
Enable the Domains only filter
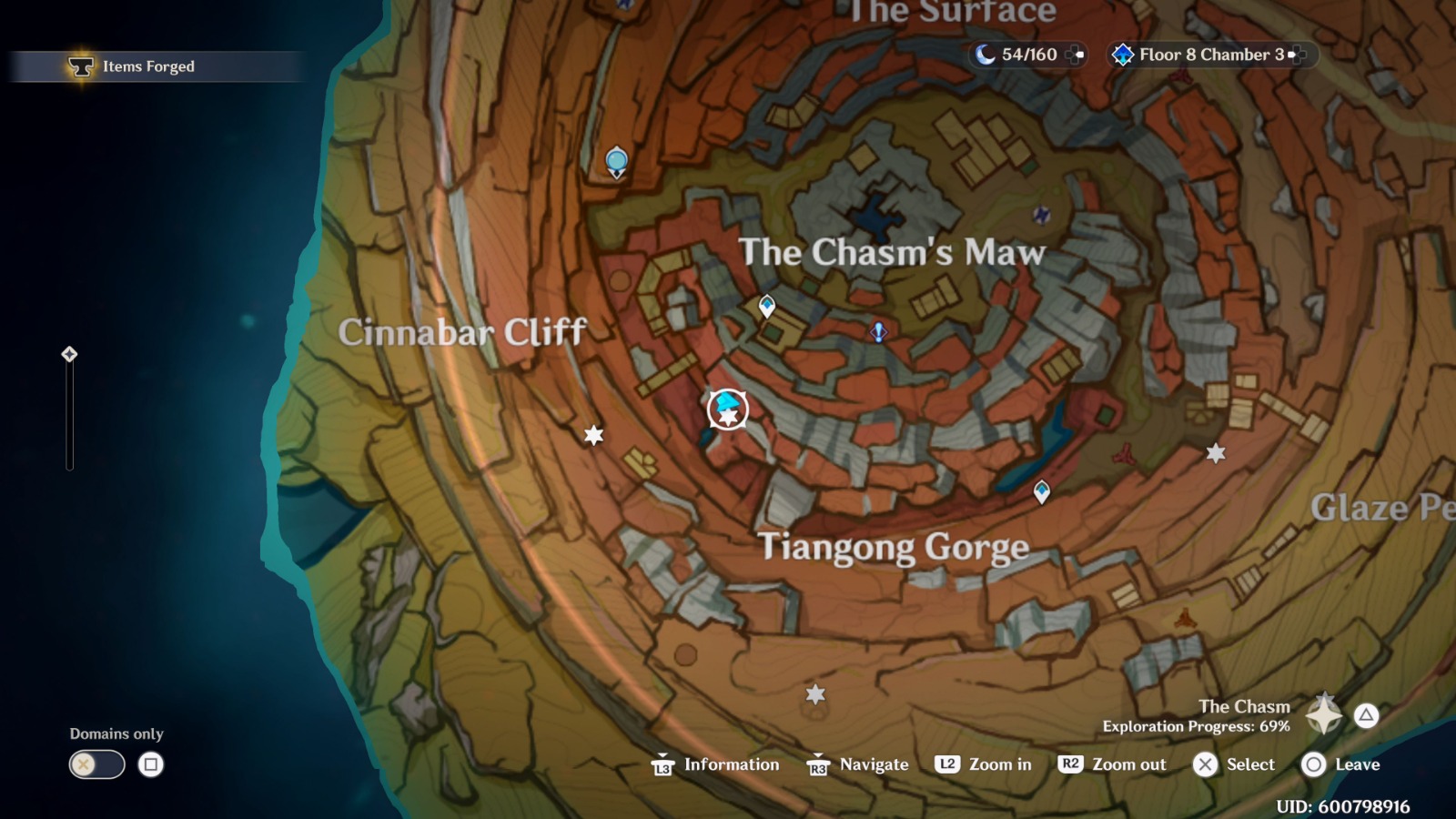pos(96,765)
